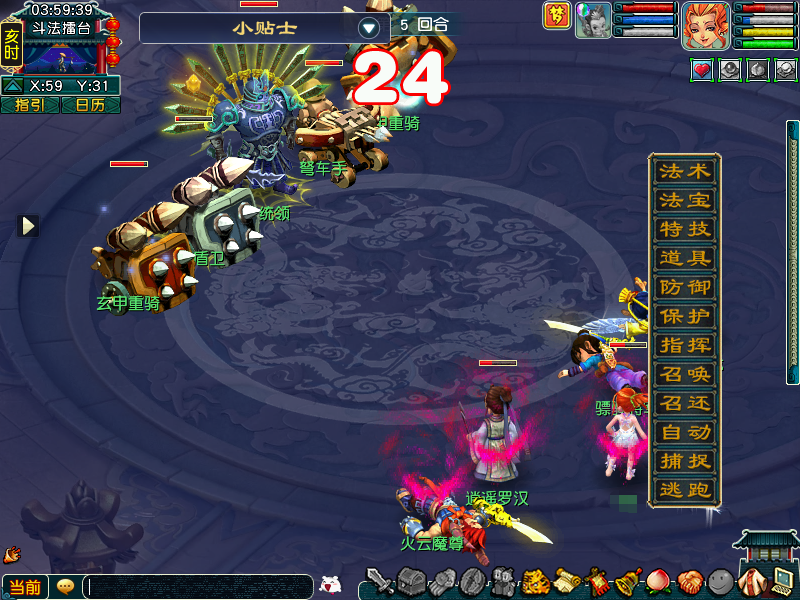Use the 特技 (Special Skill) command

coord(685,230)
